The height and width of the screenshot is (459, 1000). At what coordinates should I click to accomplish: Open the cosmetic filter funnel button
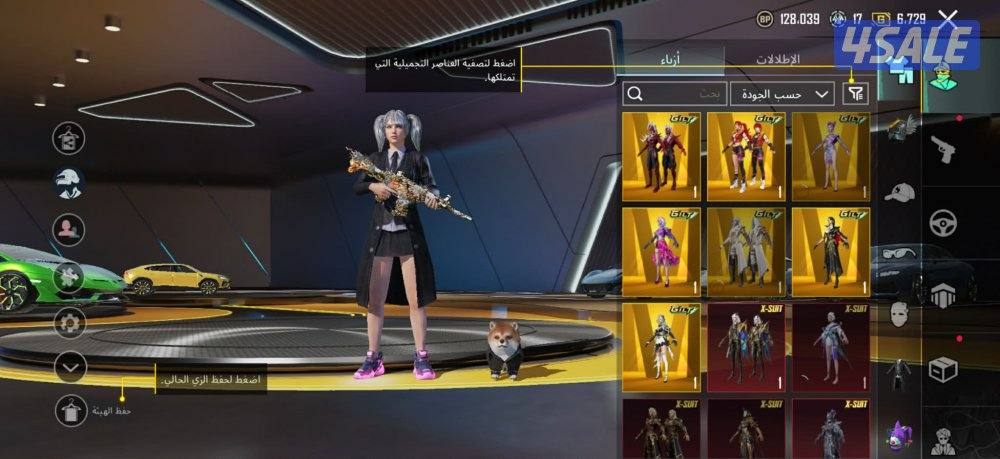pyautogui.click(x=855, y=94)
